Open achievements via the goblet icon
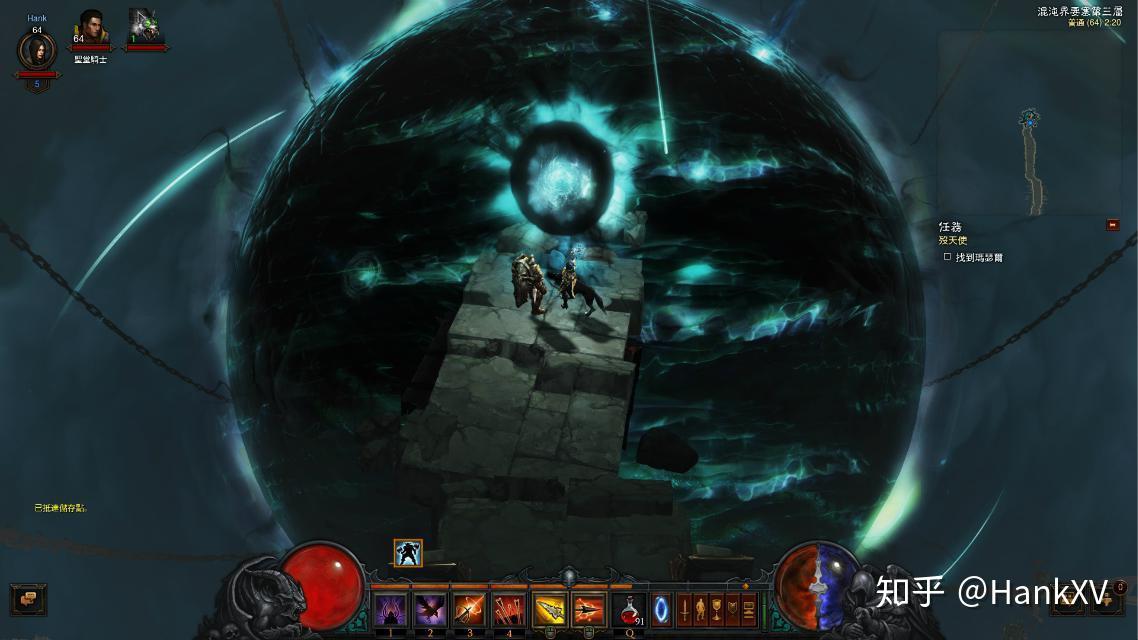The height and width of the screenshot is (640, 1138). [717, 609]
